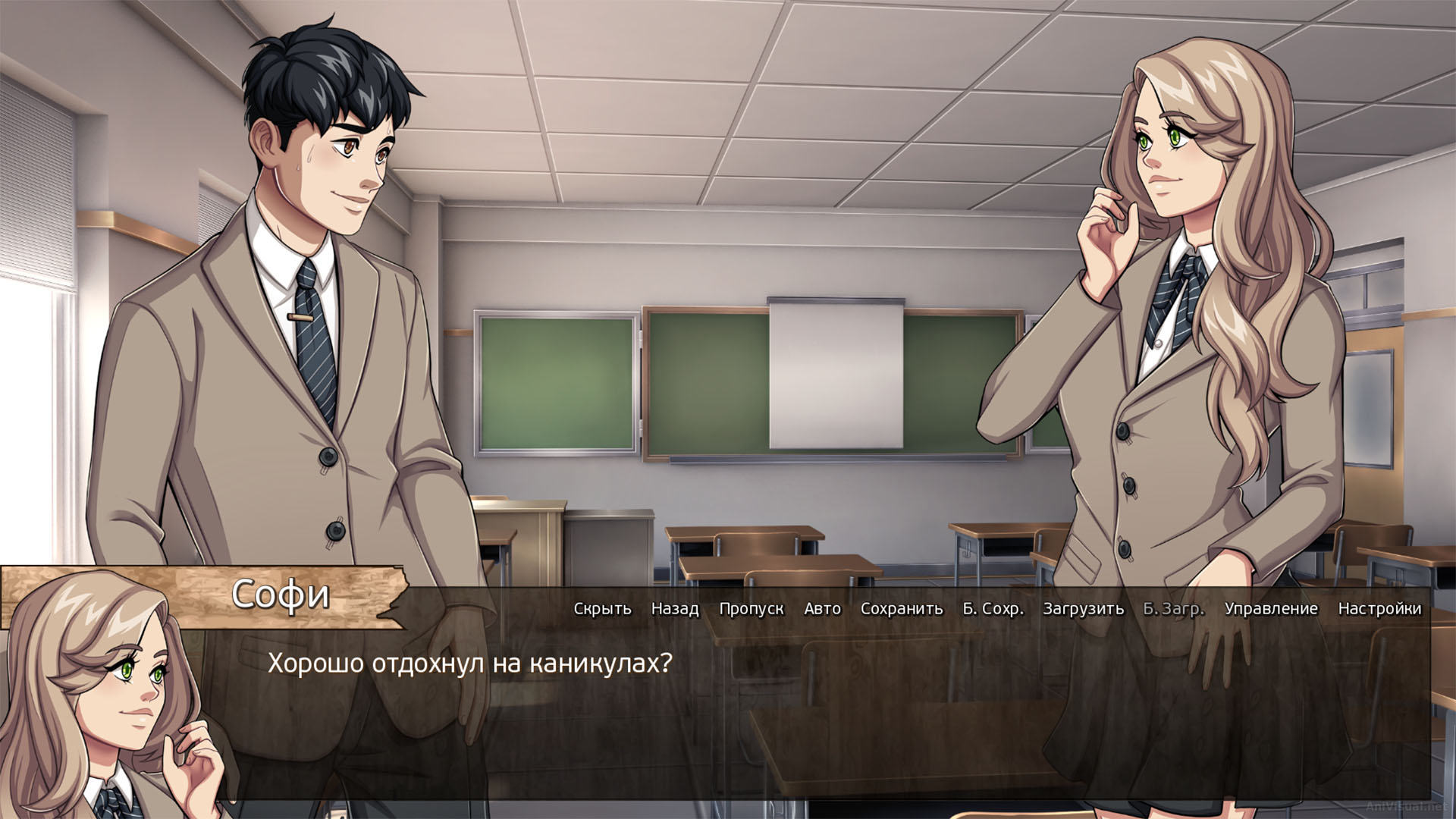1456x819 pixels.
Task: Go back to previous dialogue via Назад
Action: 673,608
